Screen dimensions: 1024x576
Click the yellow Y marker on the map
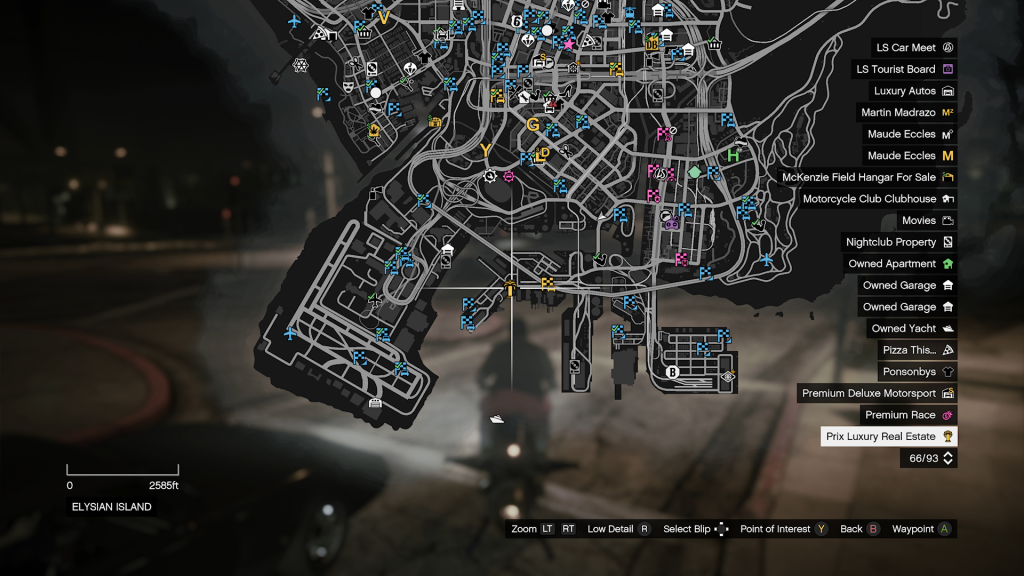pos(486,151)
